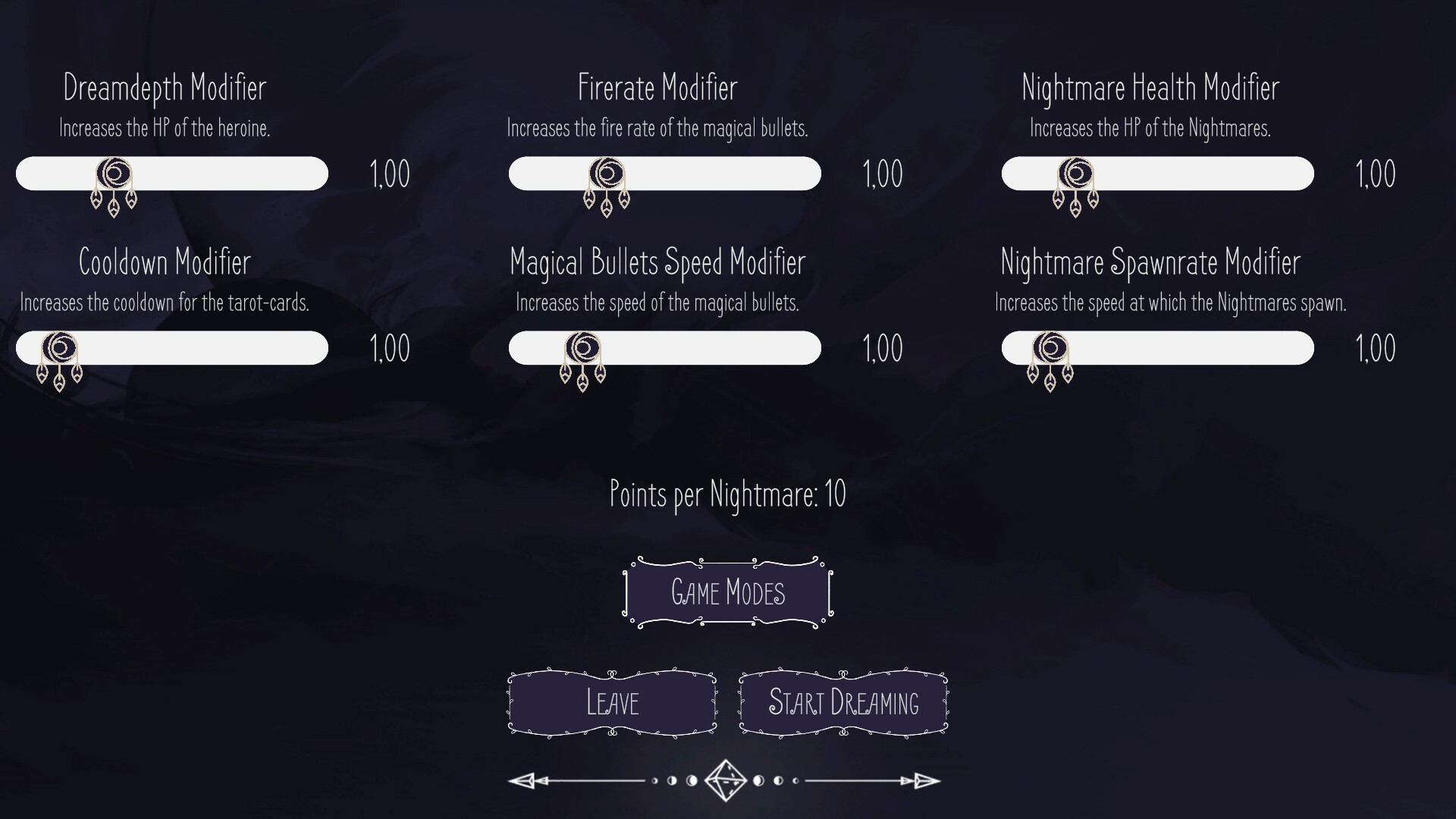Click the smallest moon dot at far right
The height and width of the screenshot is (819, 1456).
795,780
